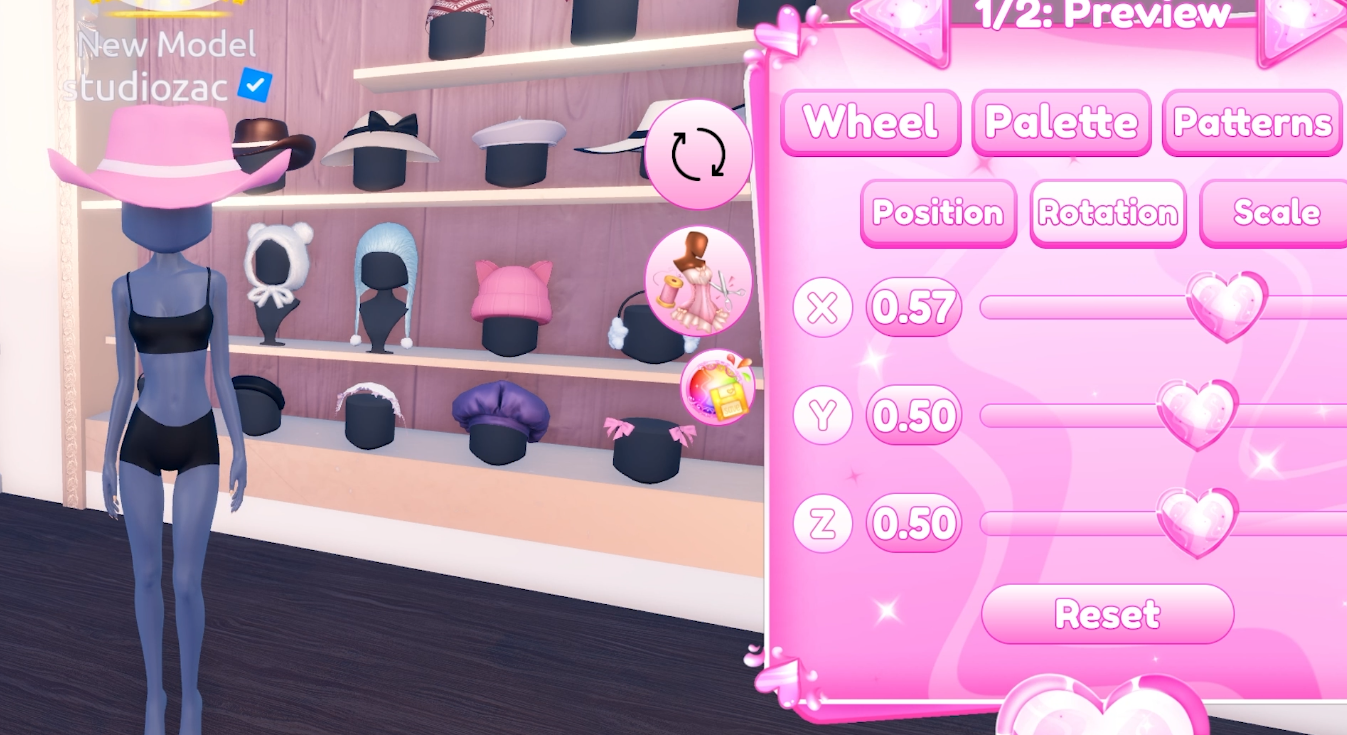Switch to the Position tab
The image size is (1347, 735).
[x=937, y=212]
